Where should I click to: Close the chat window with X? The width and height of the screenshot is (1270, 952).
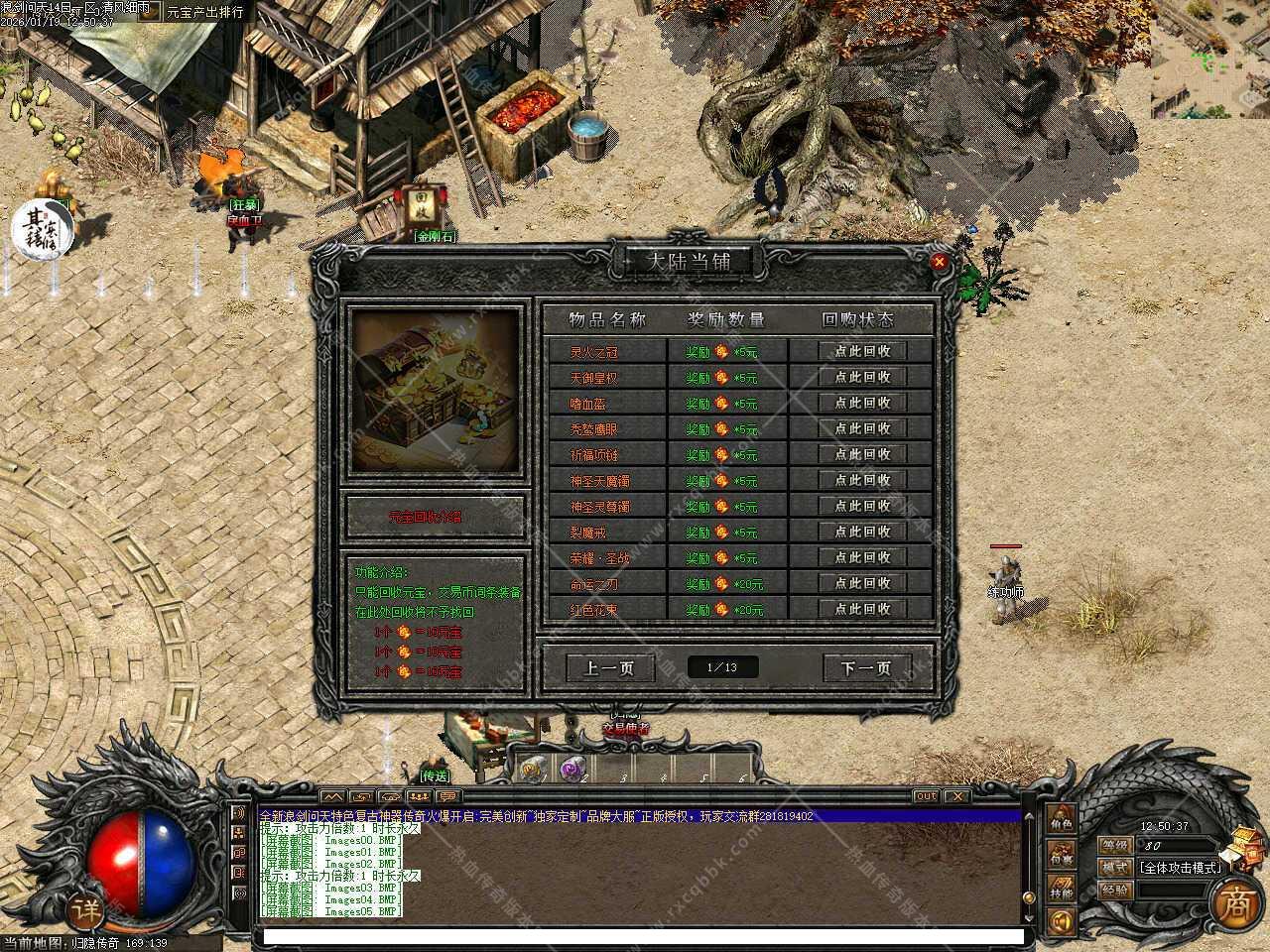(956, 795)
